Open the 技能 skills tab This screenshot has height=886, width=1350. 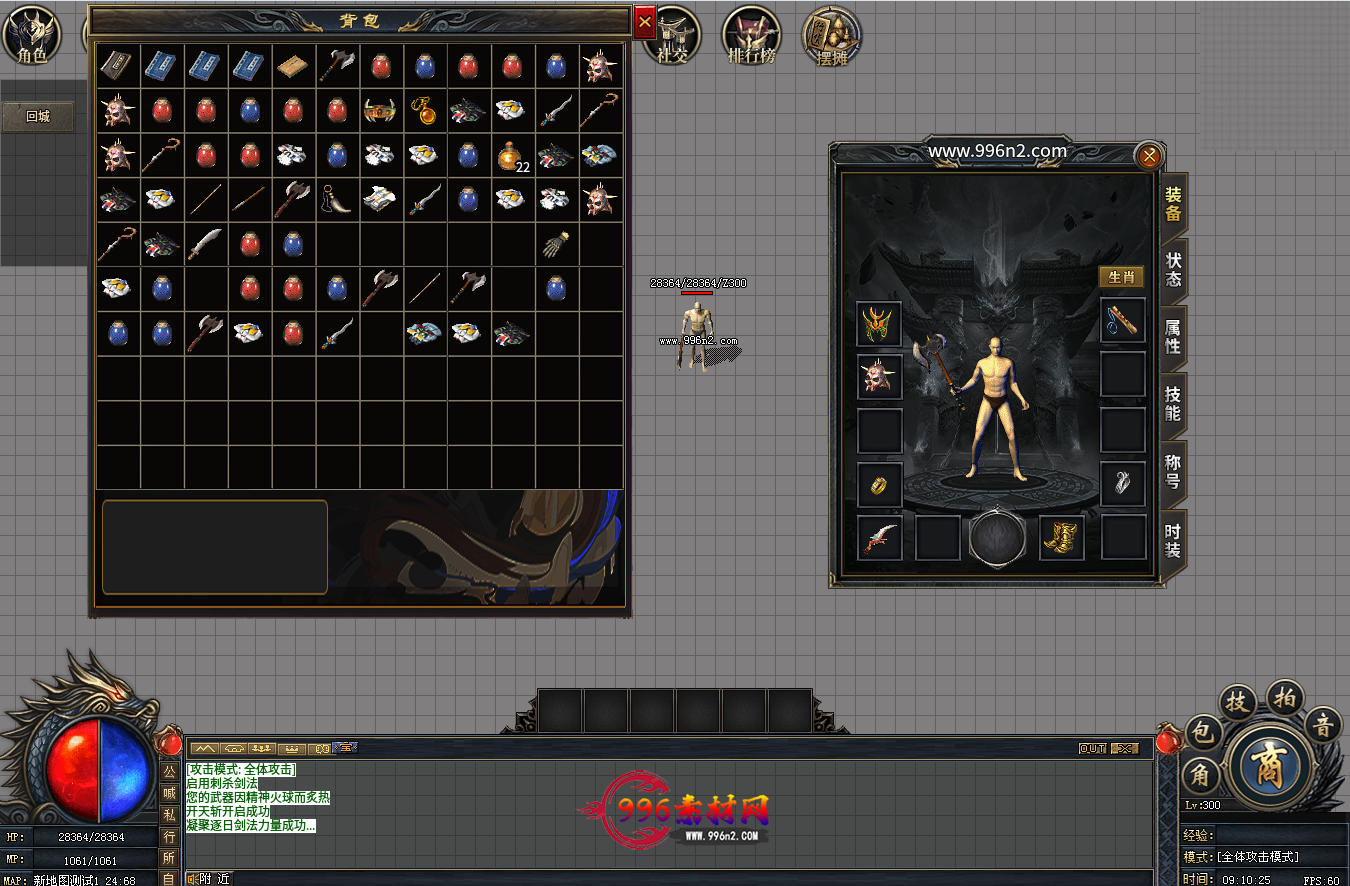[1173, 403]
